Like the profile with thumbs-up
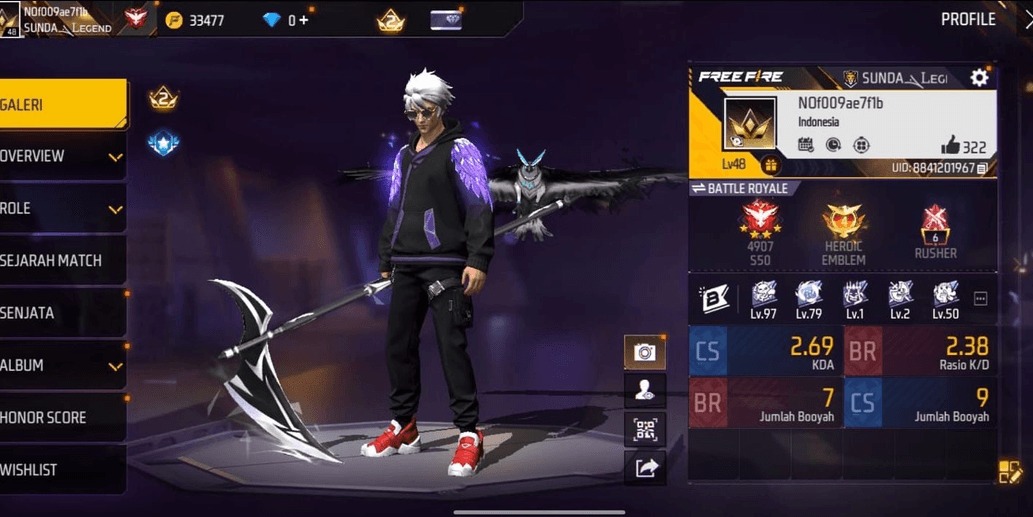This screenshot has width=1033, height=517. coord(949,146)
